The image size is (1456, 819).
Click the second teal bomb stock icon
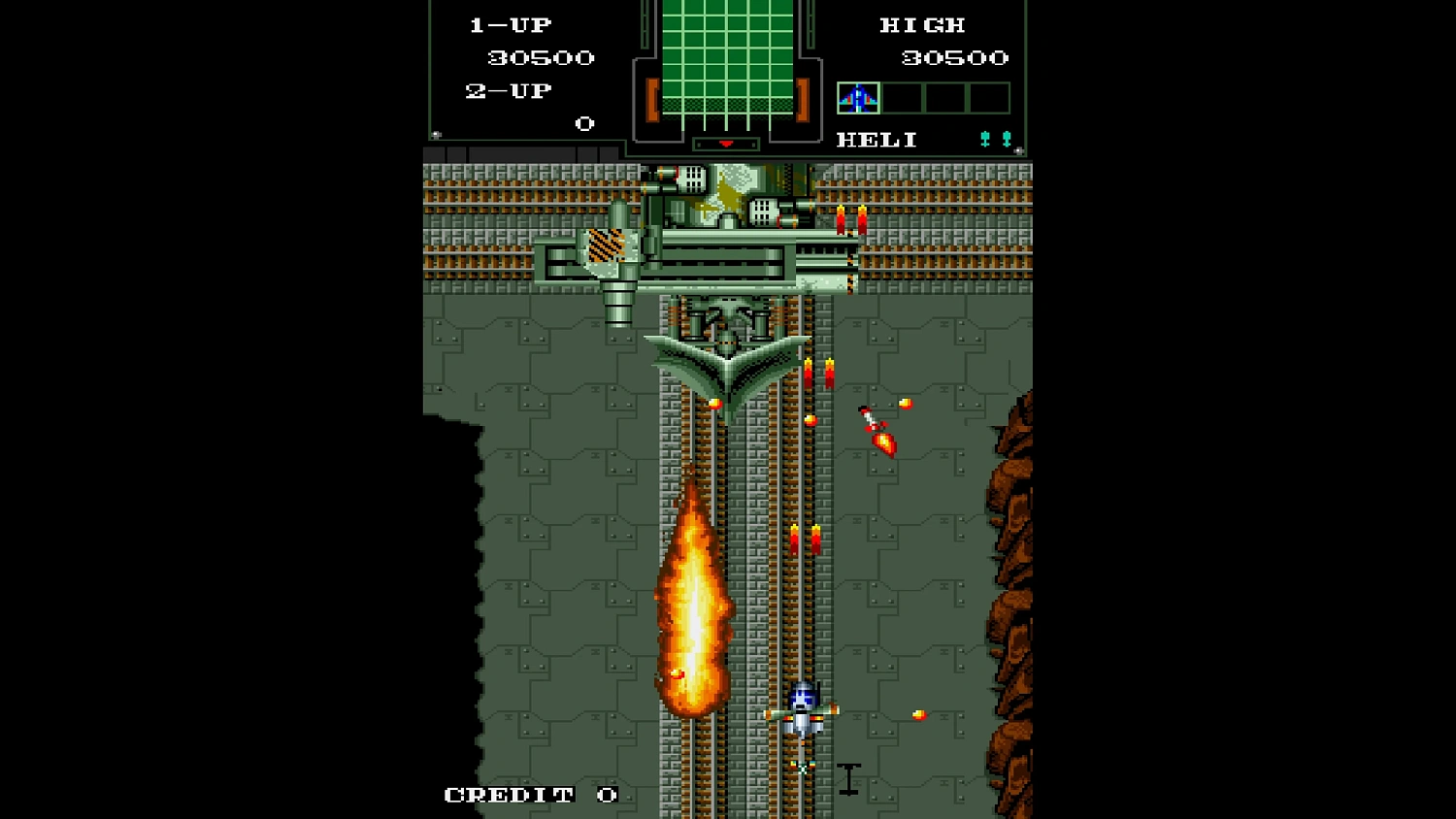1005,138
